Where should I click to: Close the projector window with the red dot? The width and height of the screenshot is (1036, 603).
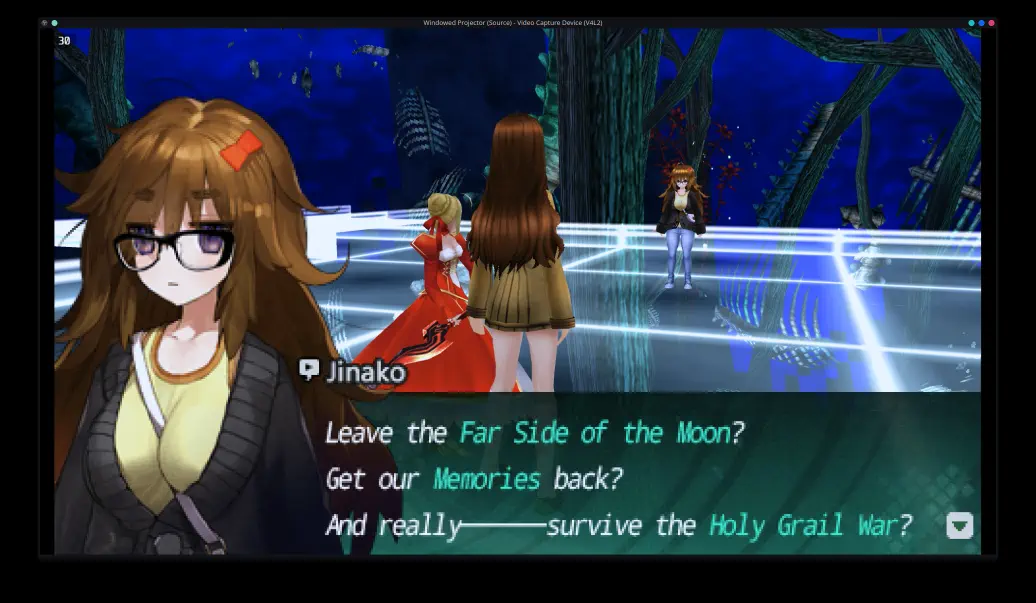[x=991, y=22]
